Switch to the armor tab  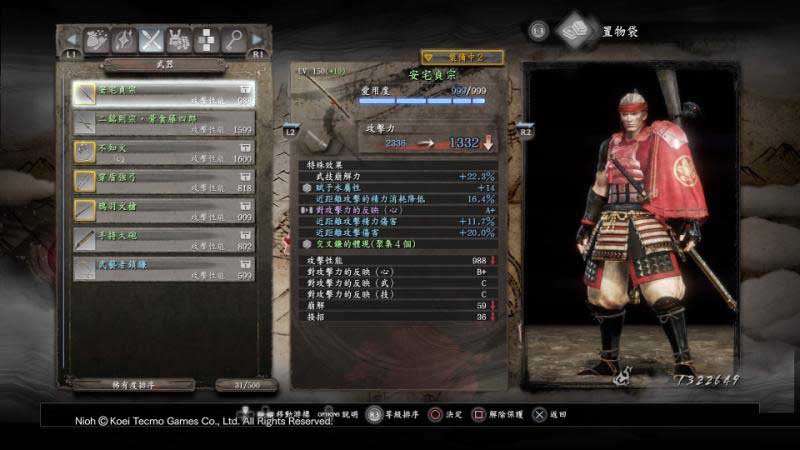179,40
